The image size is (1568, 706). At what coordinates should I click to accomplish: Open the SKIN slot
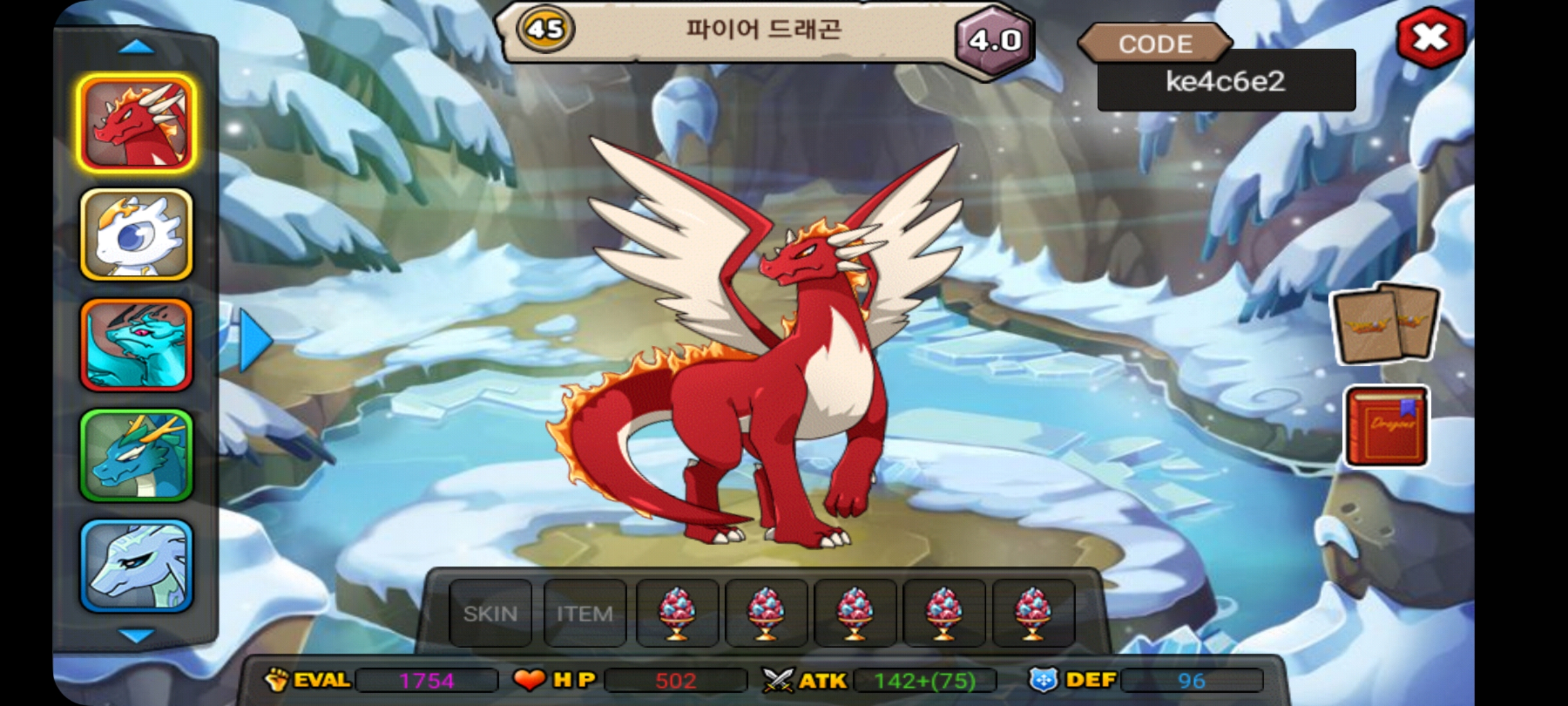tap(491, 613)
